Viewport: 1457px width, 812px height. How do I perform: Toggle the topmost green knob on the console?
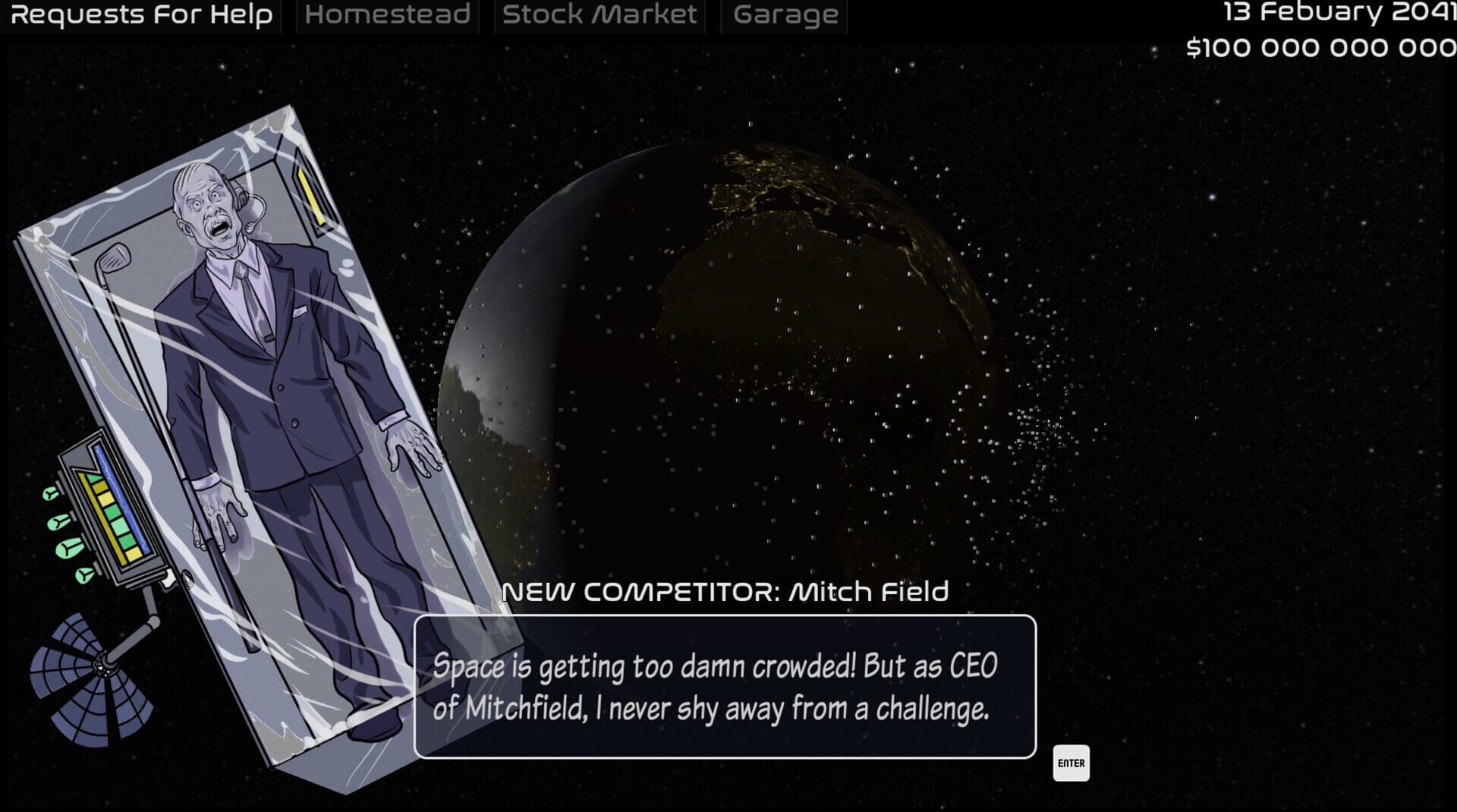point(49,494)
